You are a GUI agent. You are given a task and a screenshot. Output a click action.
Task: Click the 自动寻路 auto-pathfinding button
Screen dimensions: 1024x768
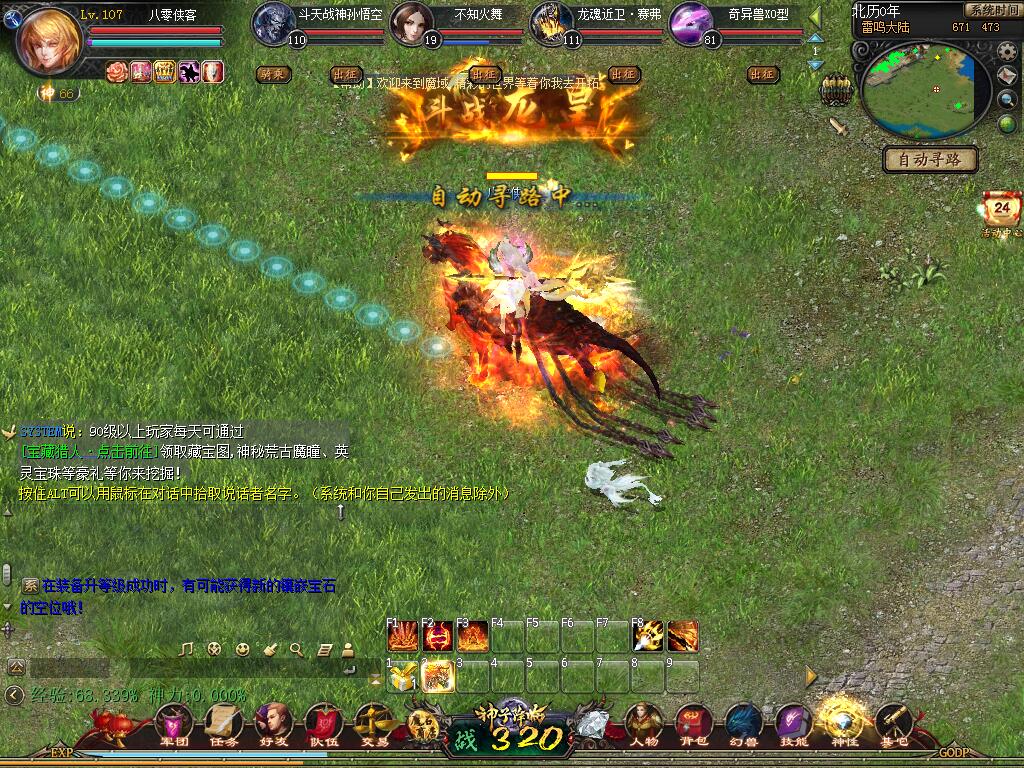coord(930,159)
